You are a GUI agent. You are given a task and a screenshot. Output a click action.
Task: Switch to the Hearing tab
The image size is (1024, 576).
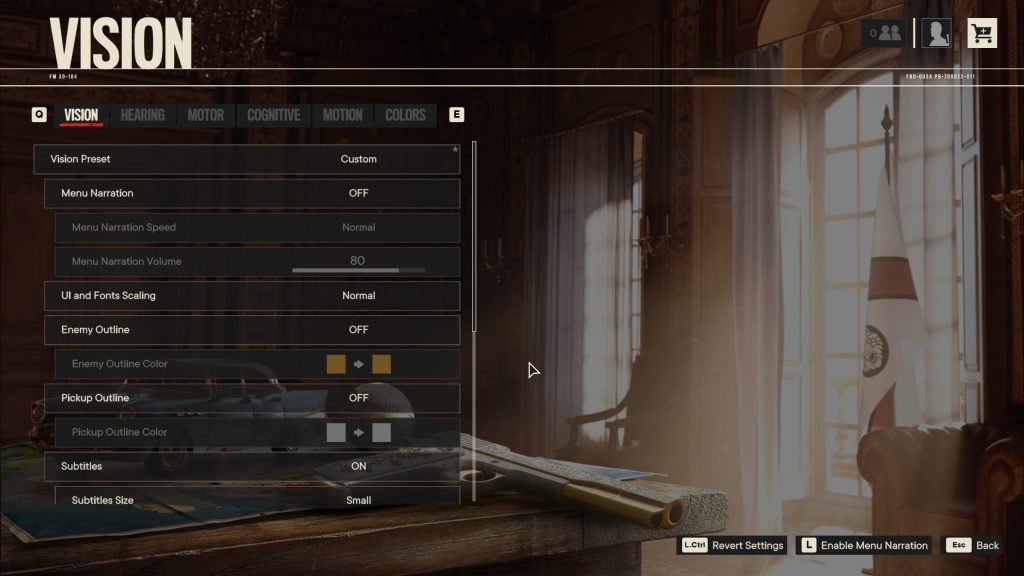[x=142, y=115]
